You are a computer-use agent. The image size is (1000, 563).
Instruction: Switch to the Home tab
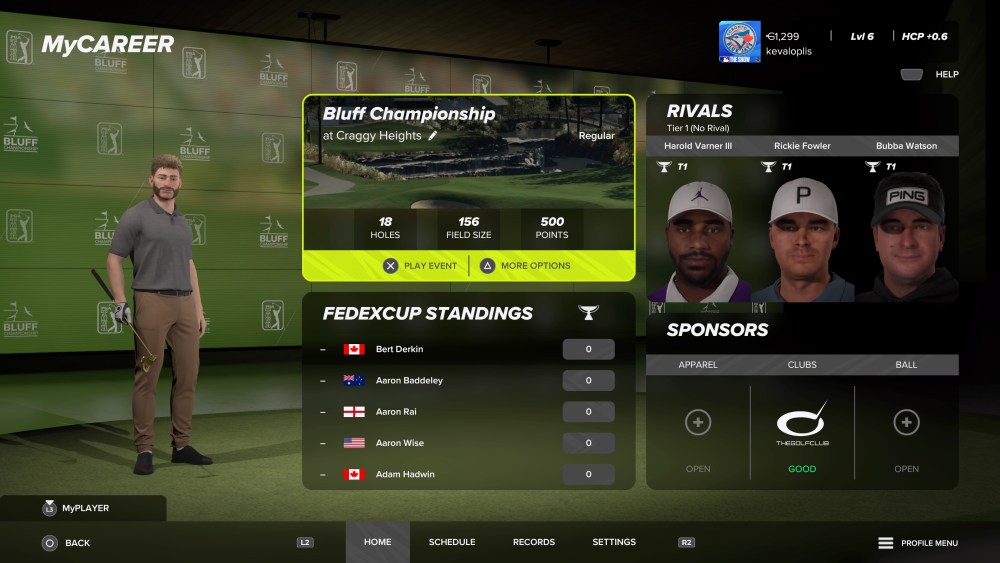(377, 542)
